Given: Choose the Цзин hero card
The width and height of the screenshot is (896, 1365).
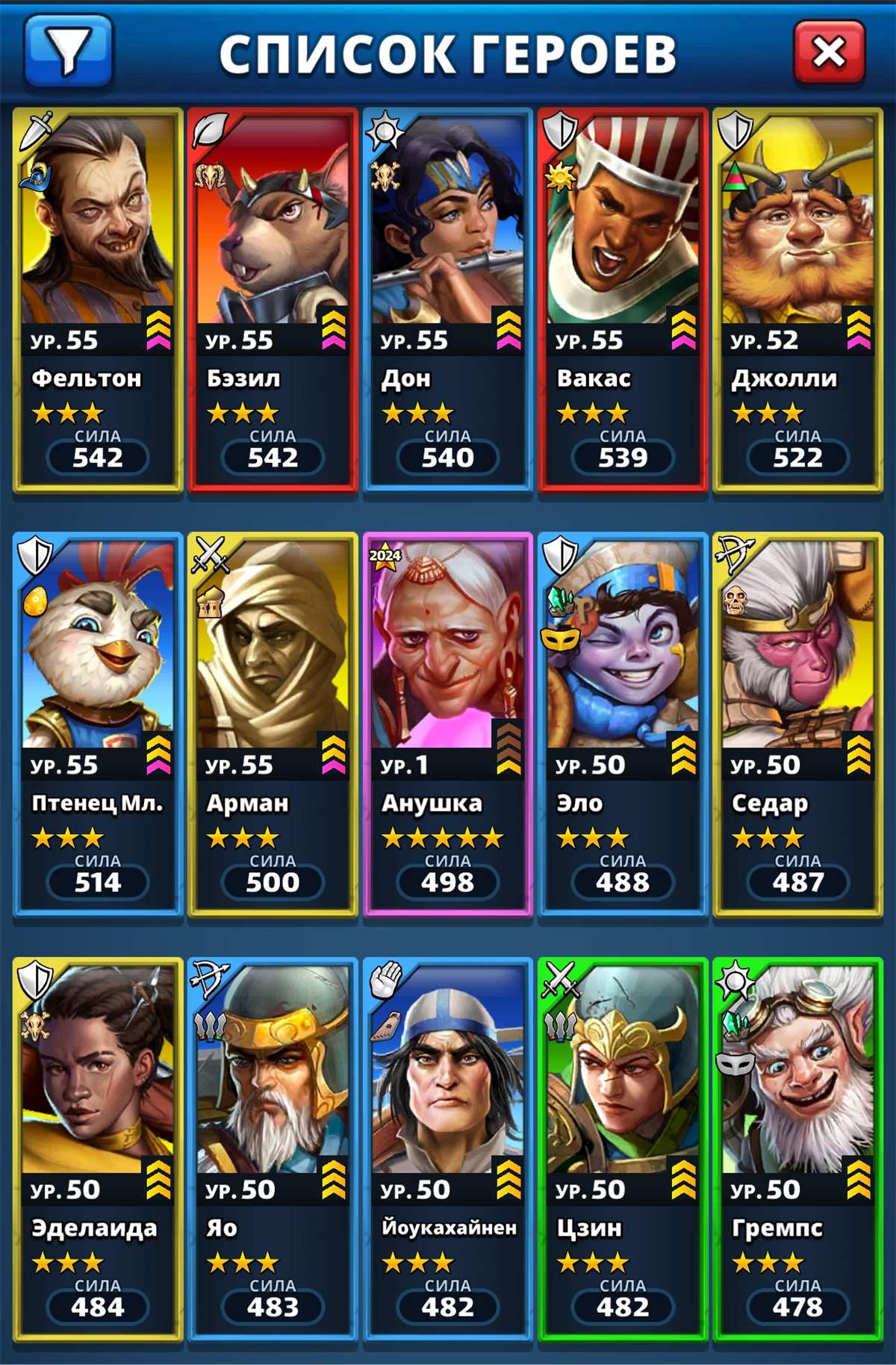Looking at the screenshot, I should point(623,1148).
